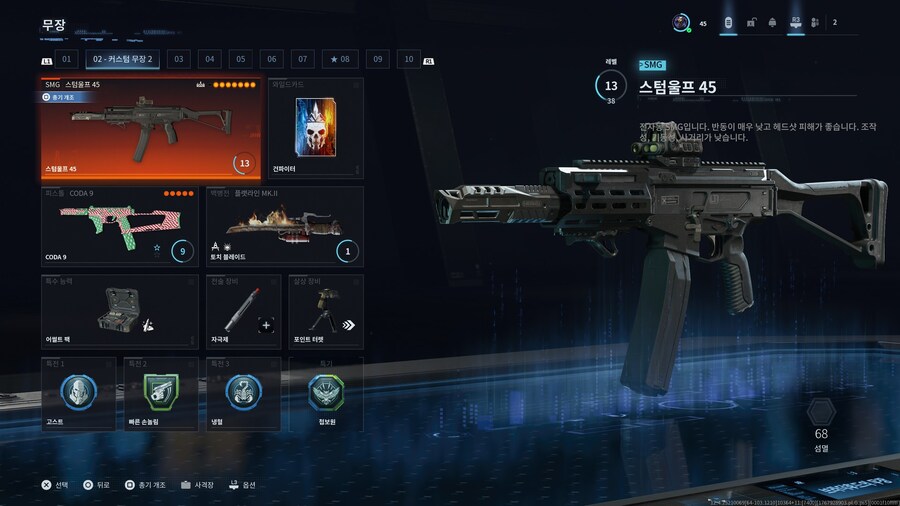Switch to loadout tab 03

[x=179, y=60]
